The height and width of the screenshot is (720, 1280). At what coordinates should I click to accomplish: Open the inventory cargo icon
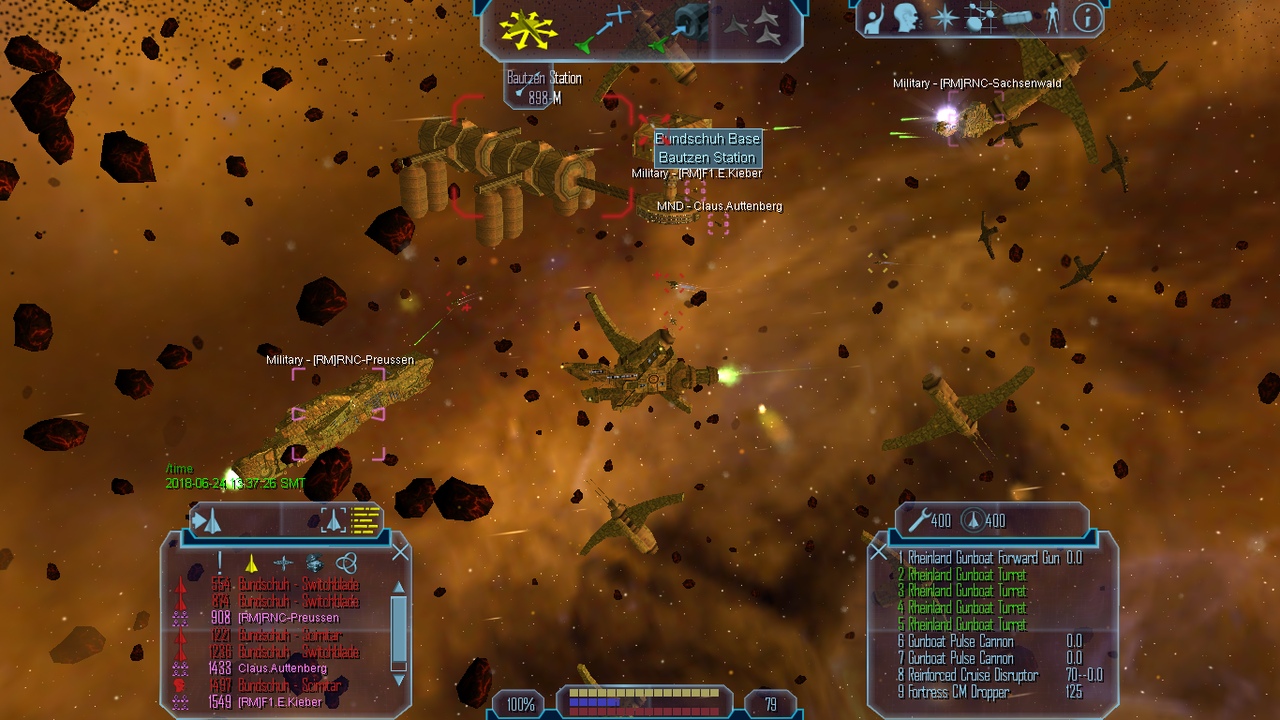click(1017, 18)
